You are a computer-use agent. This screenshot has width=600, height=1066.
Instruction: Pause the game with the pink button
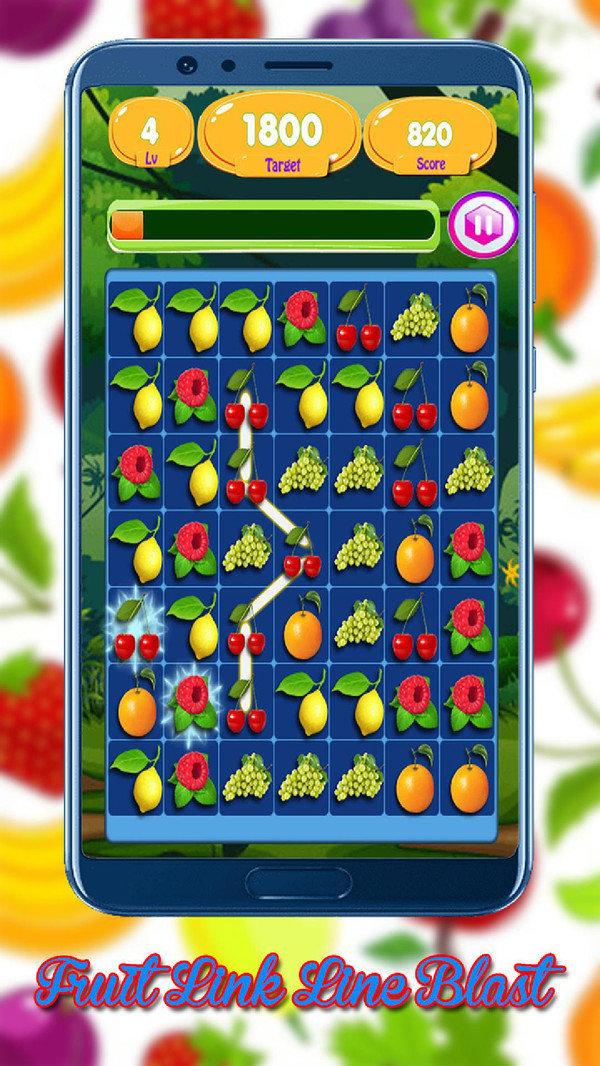[483, 224]
